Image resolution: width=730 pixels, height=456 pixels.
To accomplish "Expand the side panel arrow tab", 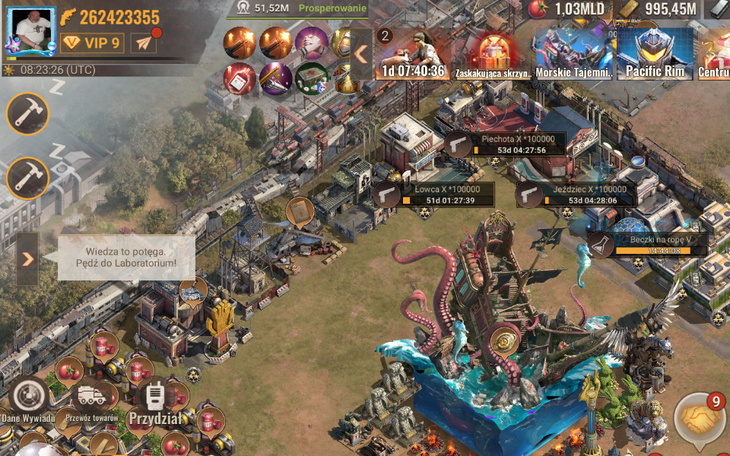I will coord(27,259).
